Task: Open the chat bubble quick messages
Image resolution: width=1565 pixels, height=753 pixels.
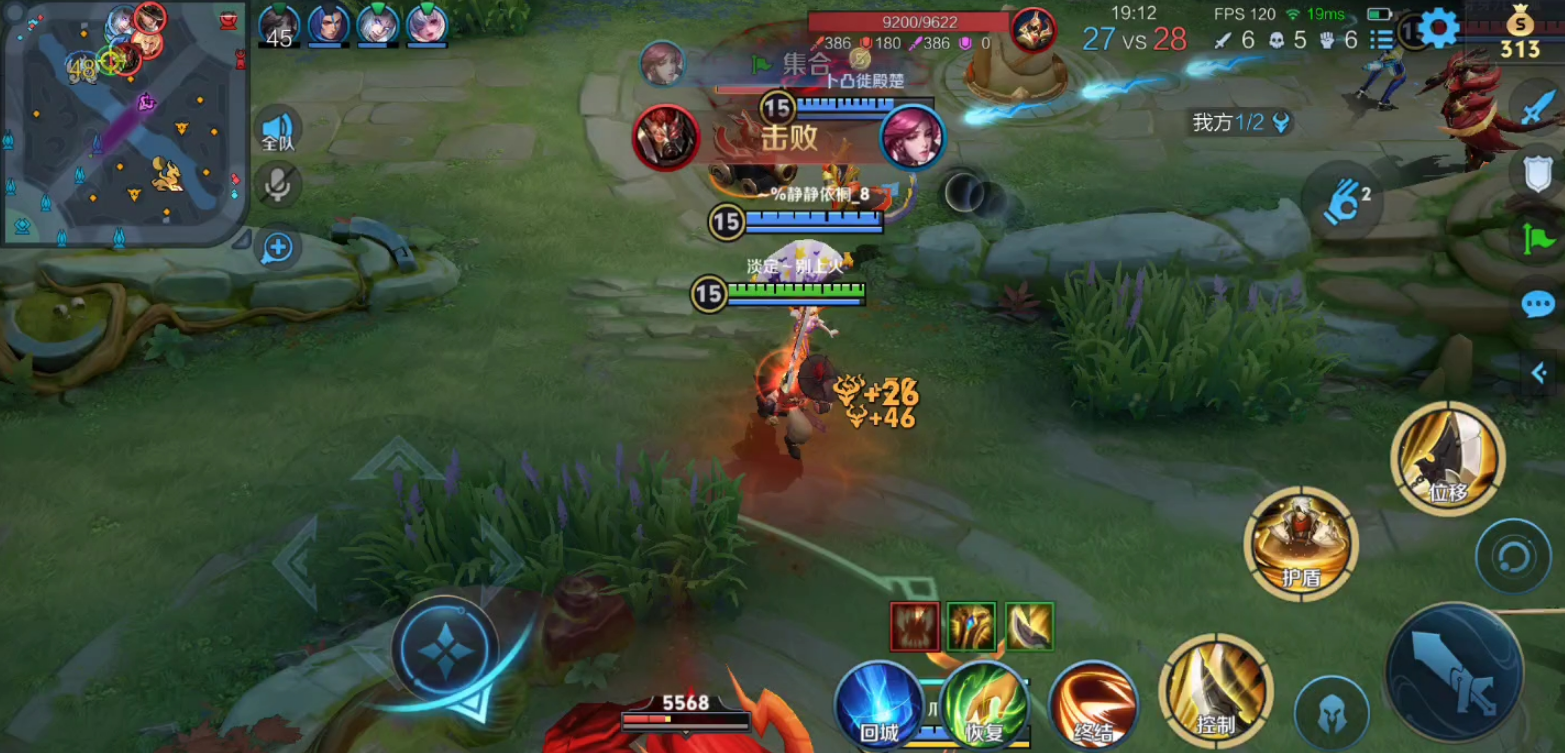Action: point(1538,304)
